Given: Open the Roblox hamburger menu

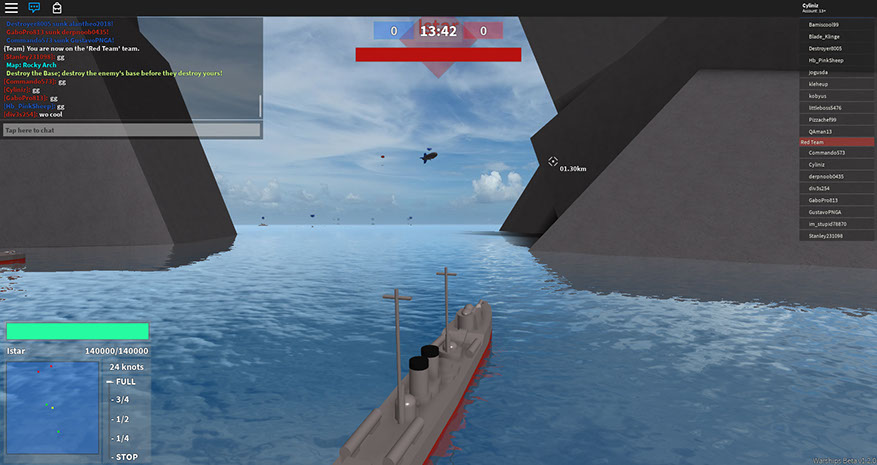Looking at the screenshot, I should pos(11,7).
